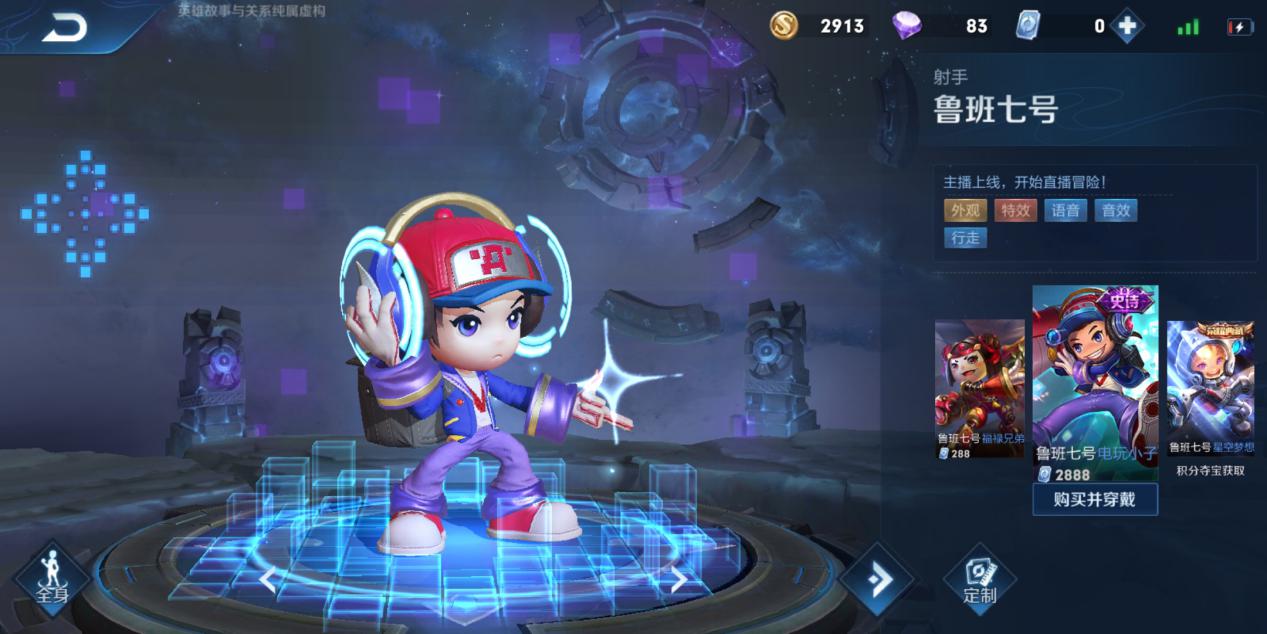The image size is (1267, 634).
Task: Choose the 音效 sound effects tag
Action: pos(1116,210)
